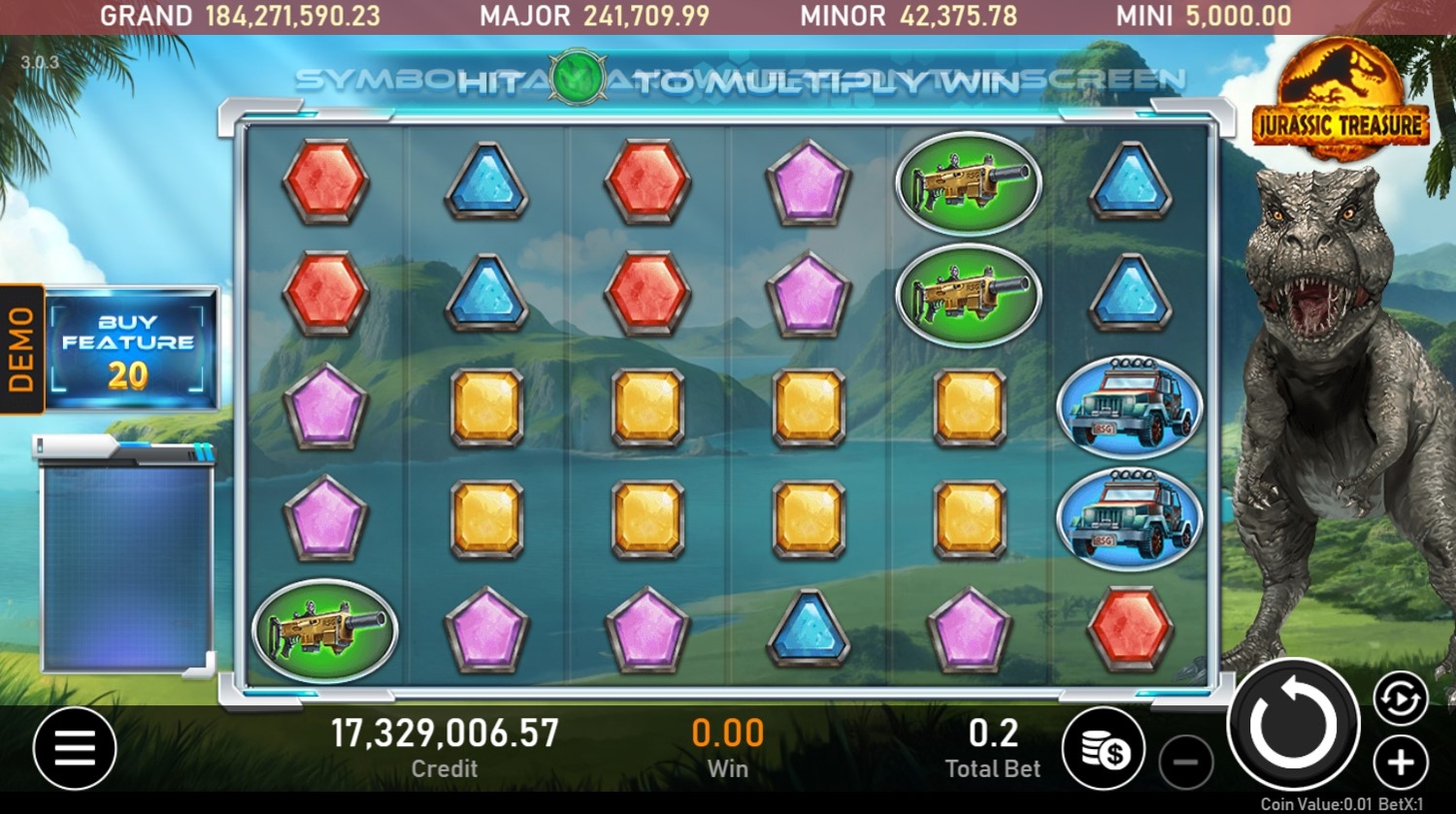The width and height of the screenshot is (1456, 814).
Task: Open the coin stack bet settings
Action: (1105, 748)
